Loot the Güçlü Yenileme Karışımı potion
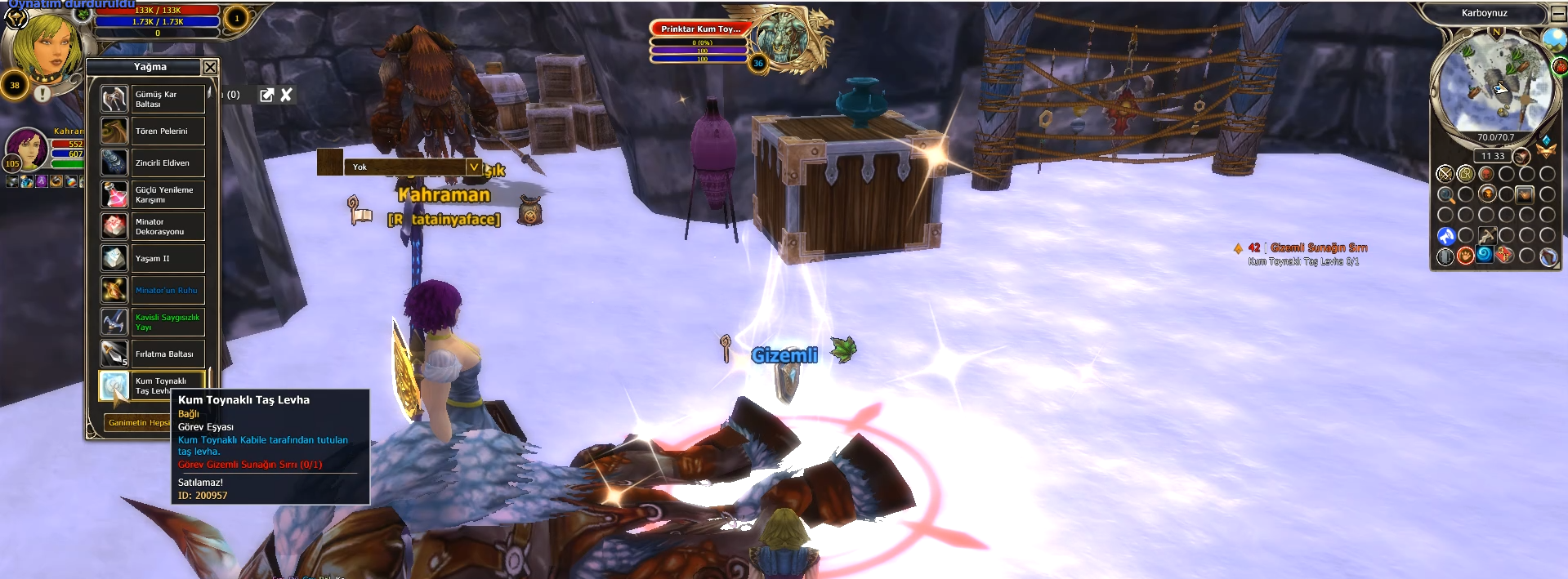 pos(152,194)
